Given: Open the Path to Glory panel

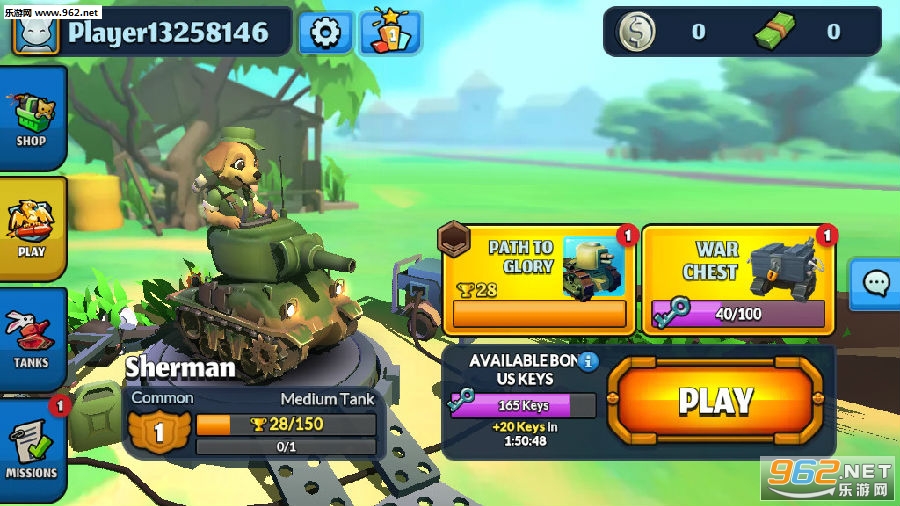Looking at the screenshot, I should coord(538,278).
